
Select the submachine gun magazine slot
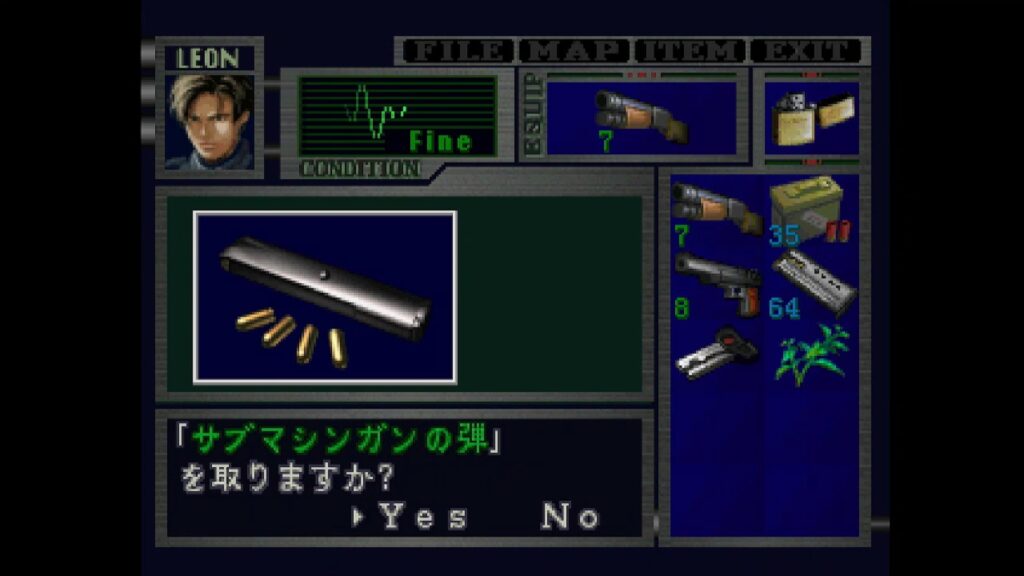coord(812,285)
